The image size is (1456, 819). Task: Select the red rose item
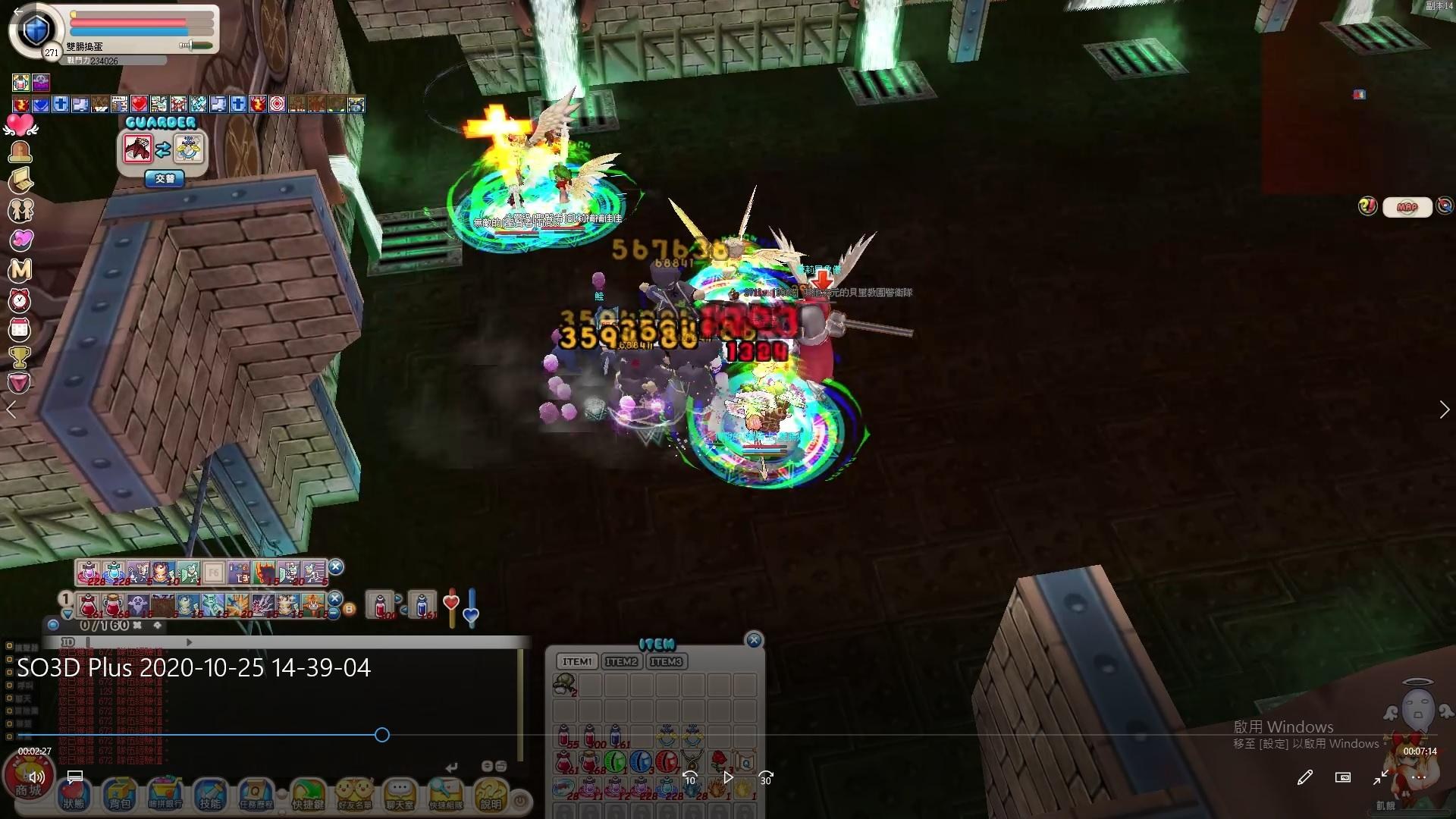(x=718, y=761)
